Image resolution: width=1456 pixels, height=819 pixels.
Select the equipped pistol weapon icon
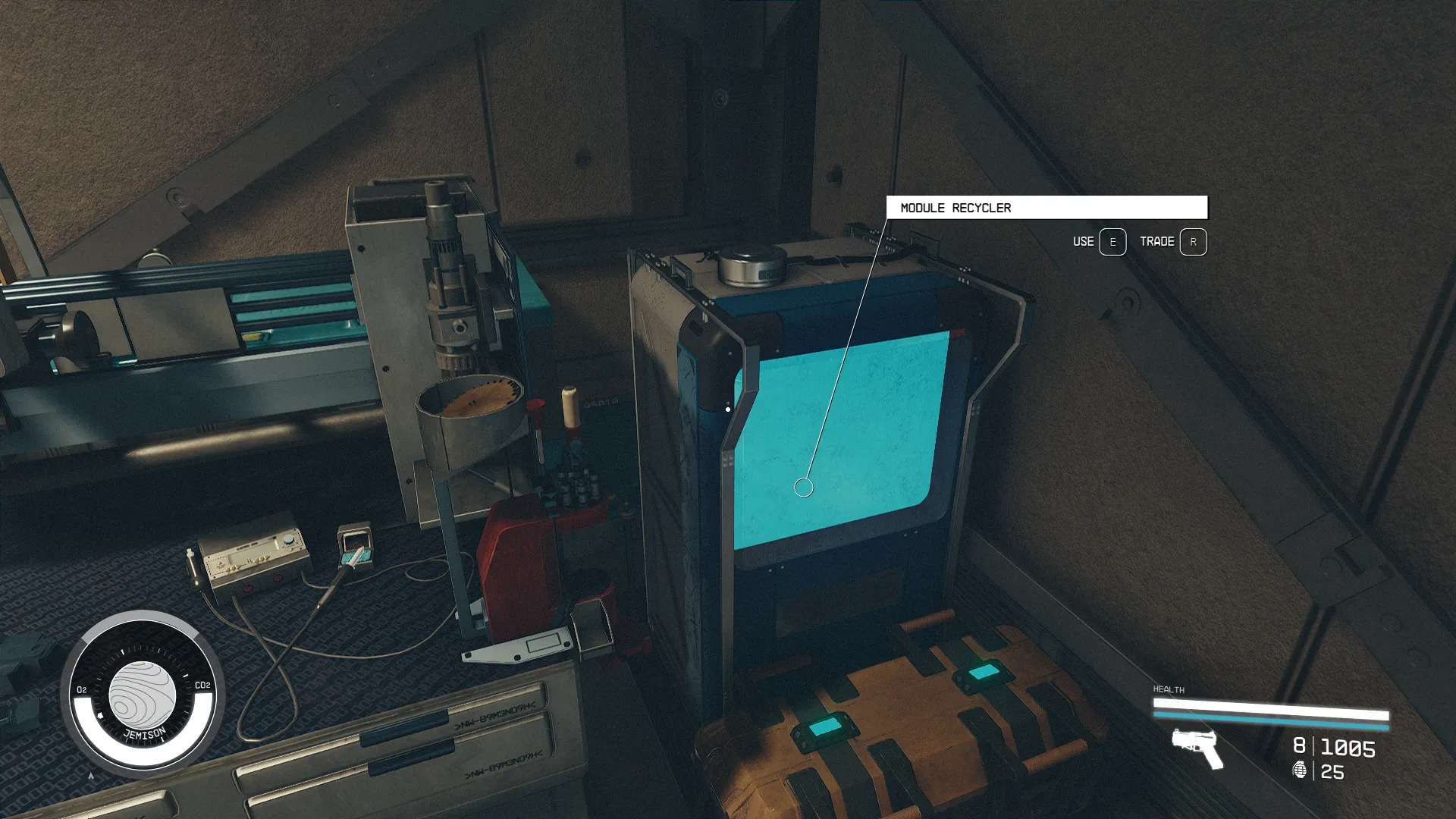click(1197, 747)
